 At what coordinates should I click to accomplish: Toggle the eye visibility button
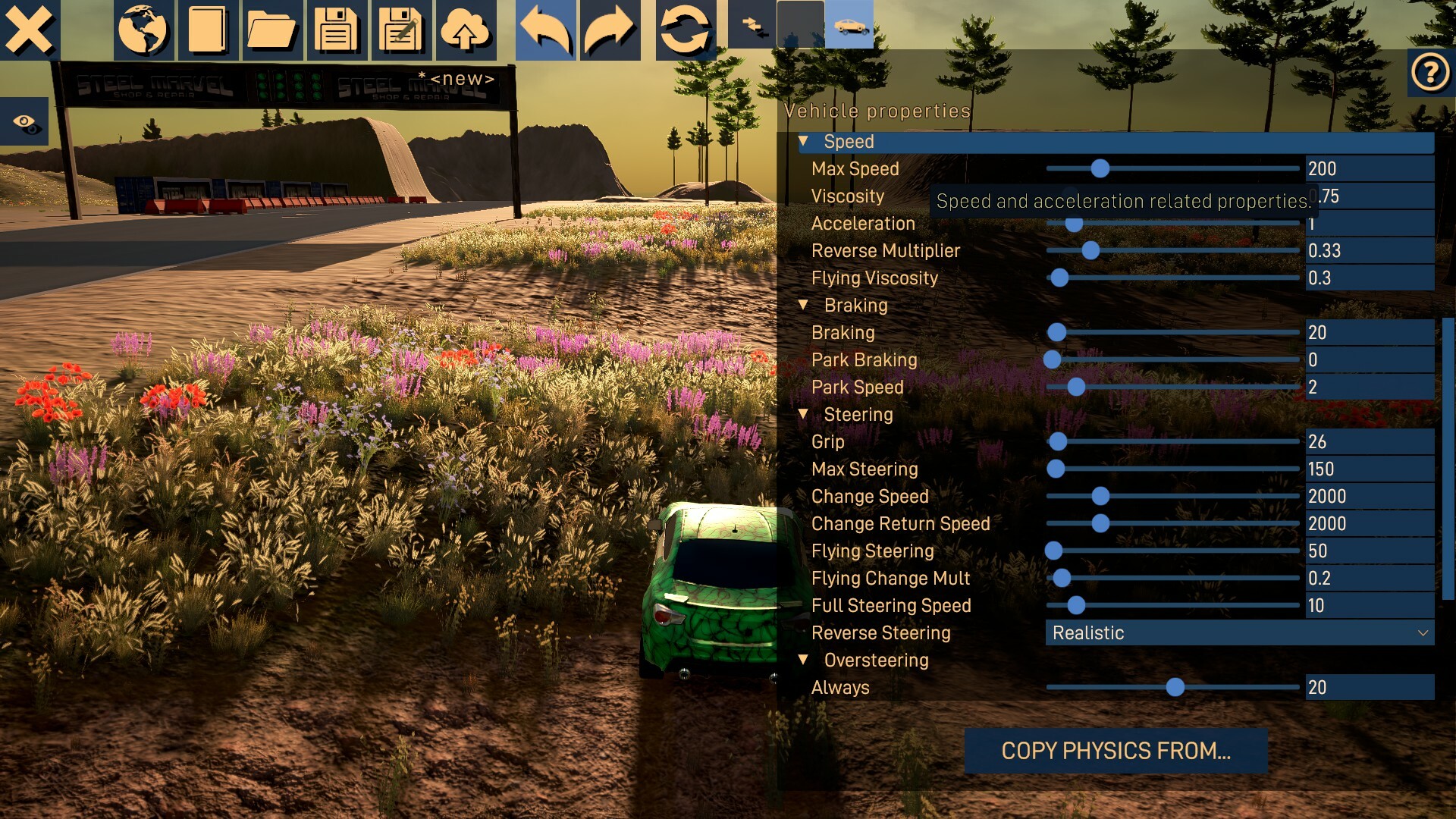tap(25, 122)
